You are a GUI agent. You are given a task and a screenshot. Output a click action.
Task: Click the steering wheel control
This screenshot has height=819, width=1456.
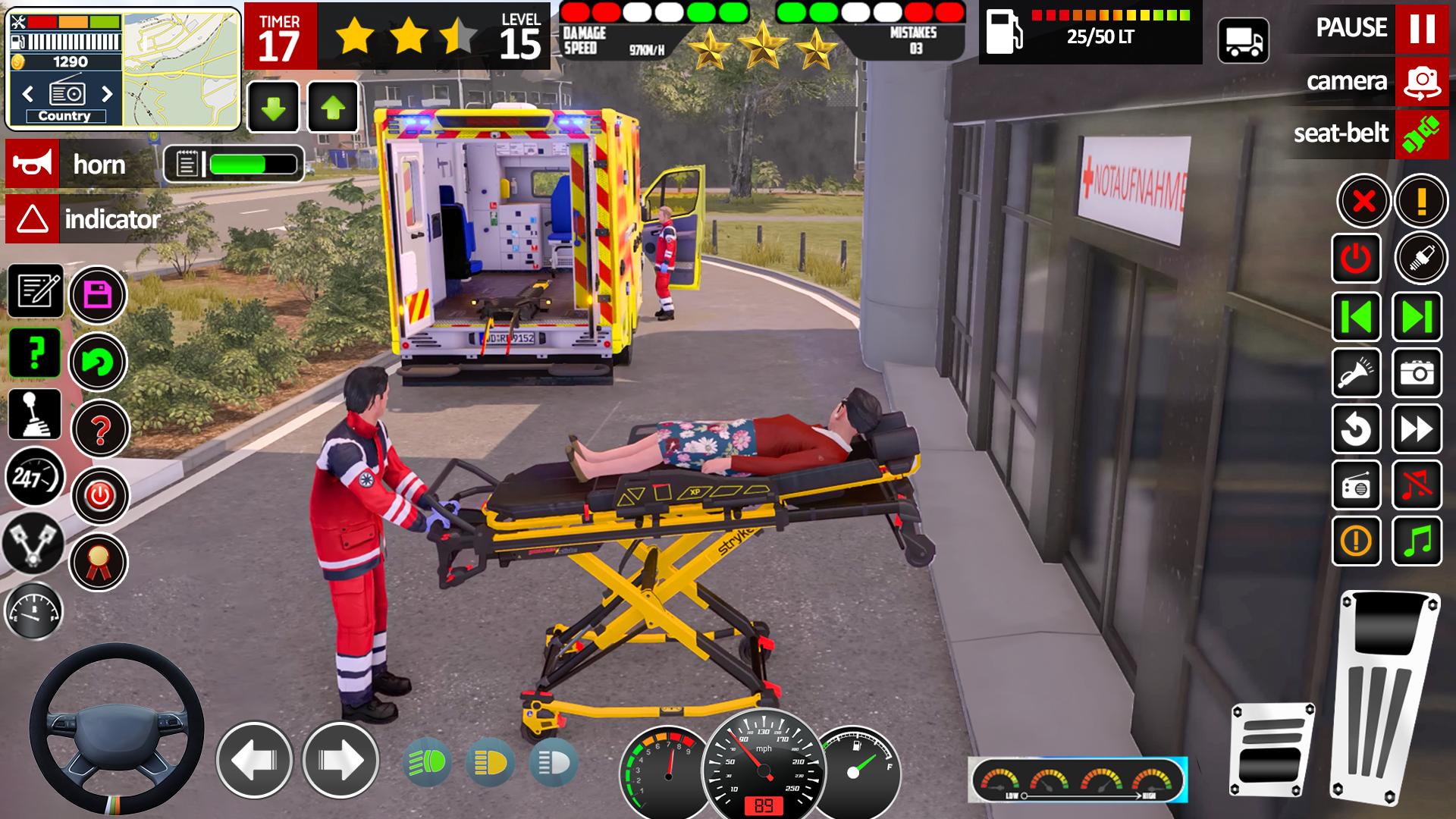coord(116,726)
